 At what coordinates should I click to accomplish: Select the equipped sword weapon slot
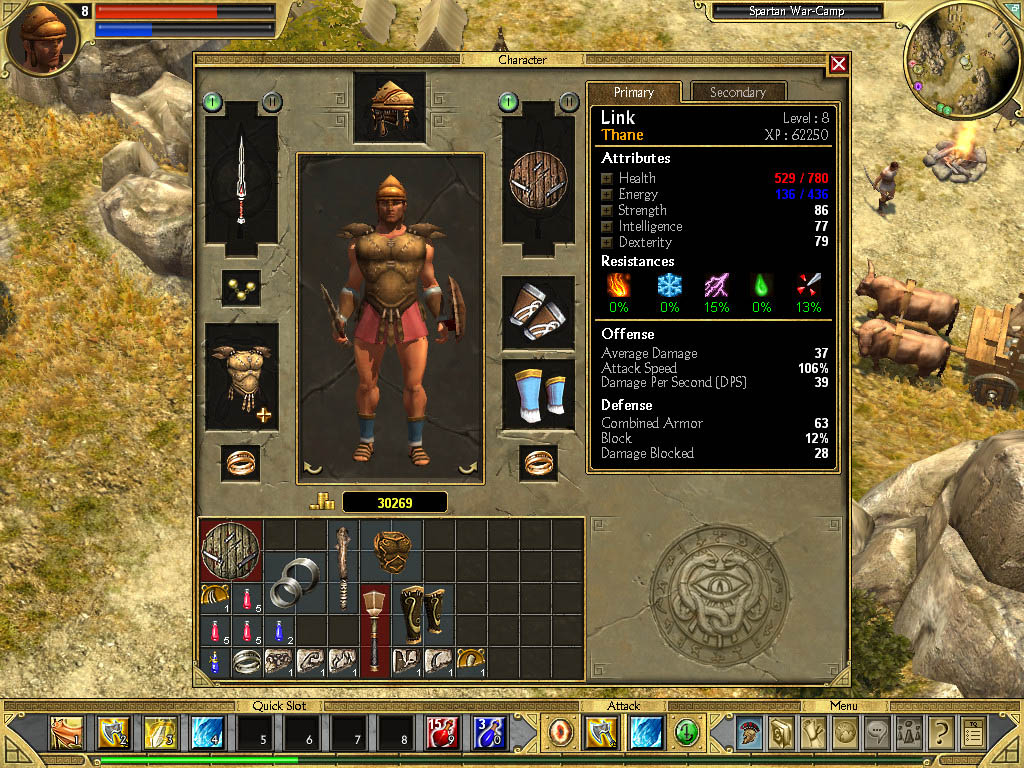pos(241,182)
